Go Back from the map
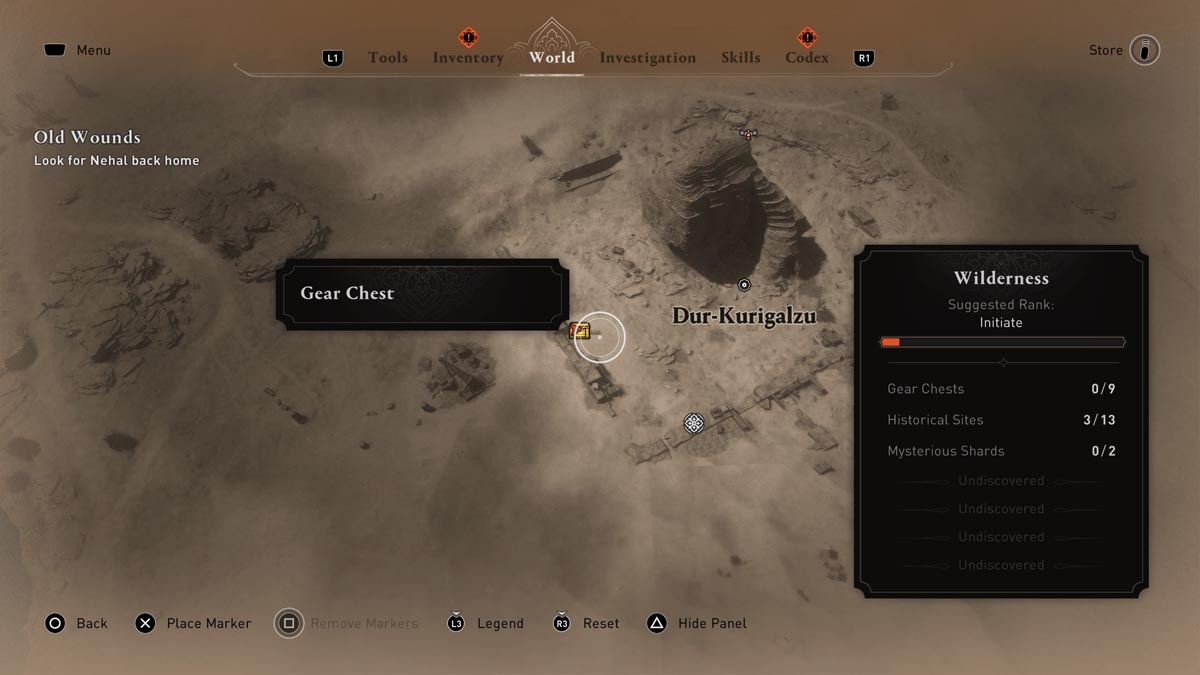The width and height of the screenshot is (1200, 675). 76,623
